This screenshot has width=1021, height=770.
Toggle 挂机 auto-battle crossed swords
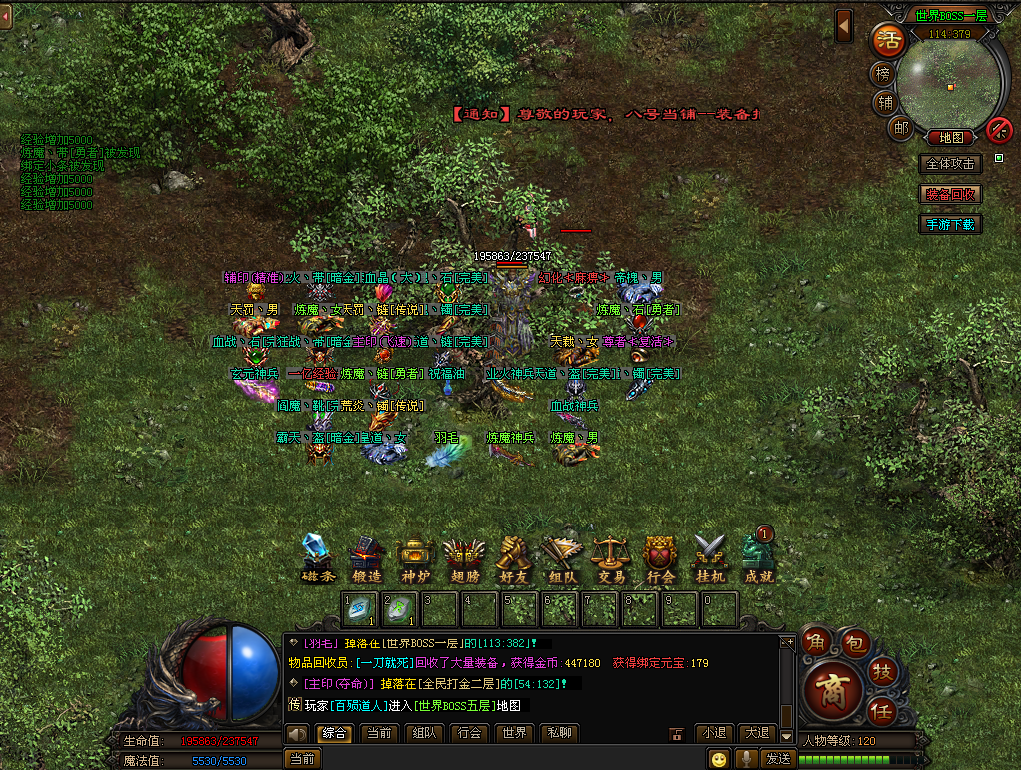pos(710,558)
